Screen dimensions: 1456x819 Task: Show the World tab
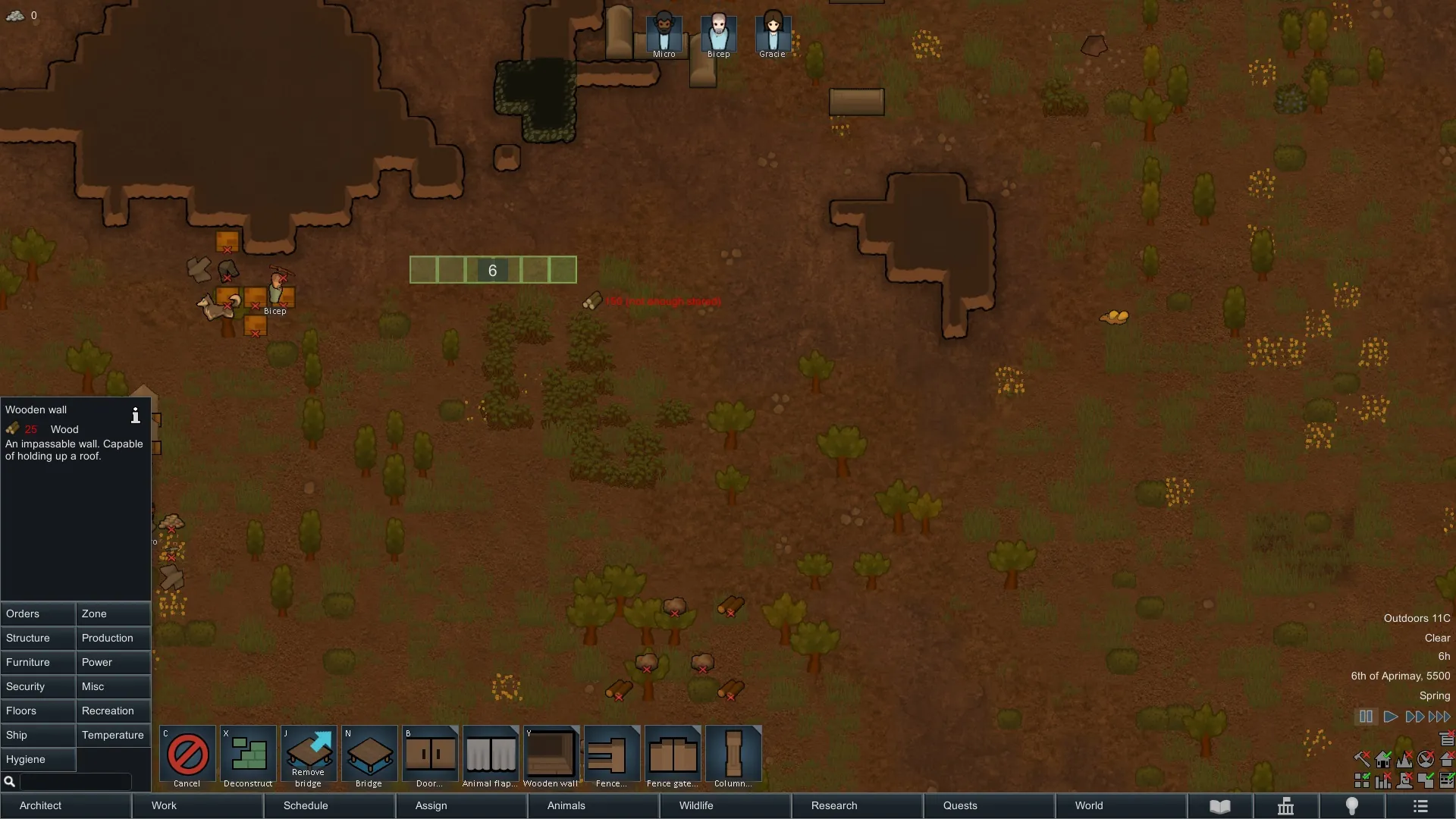point(1121,805)
